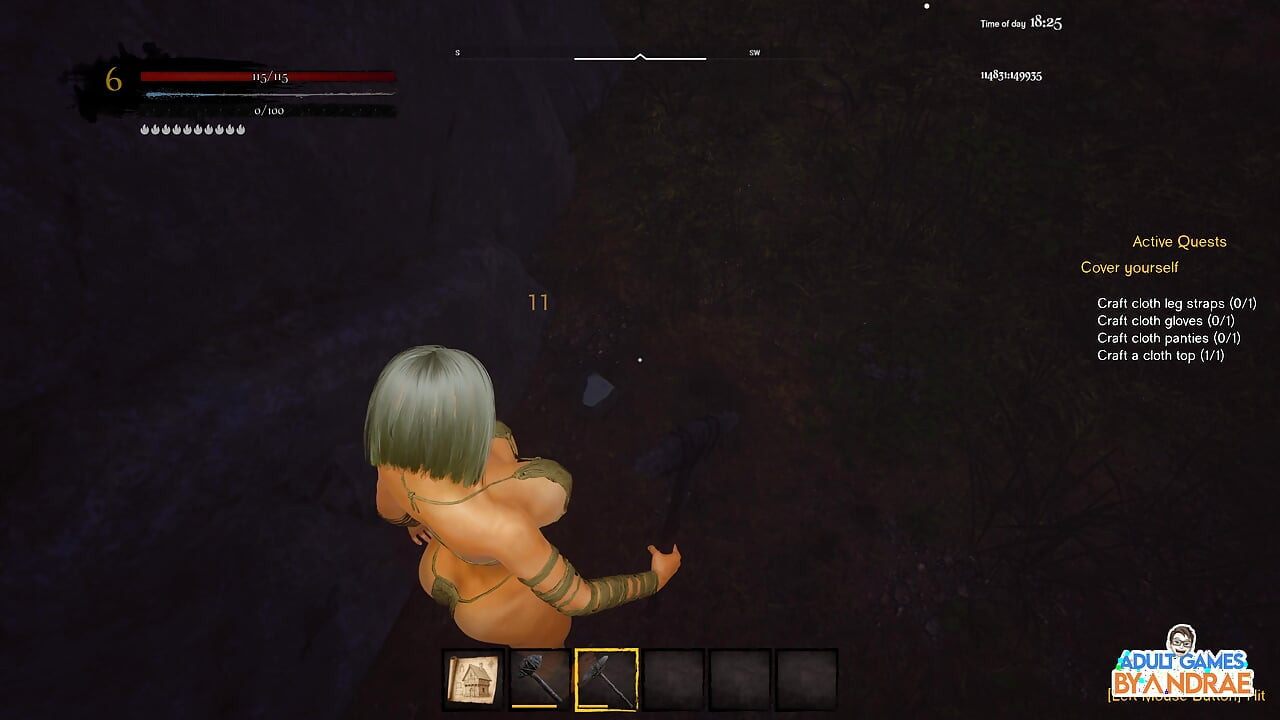
Task: Pick the Craft cloth gloves objective
Action: coord(1165,321)
